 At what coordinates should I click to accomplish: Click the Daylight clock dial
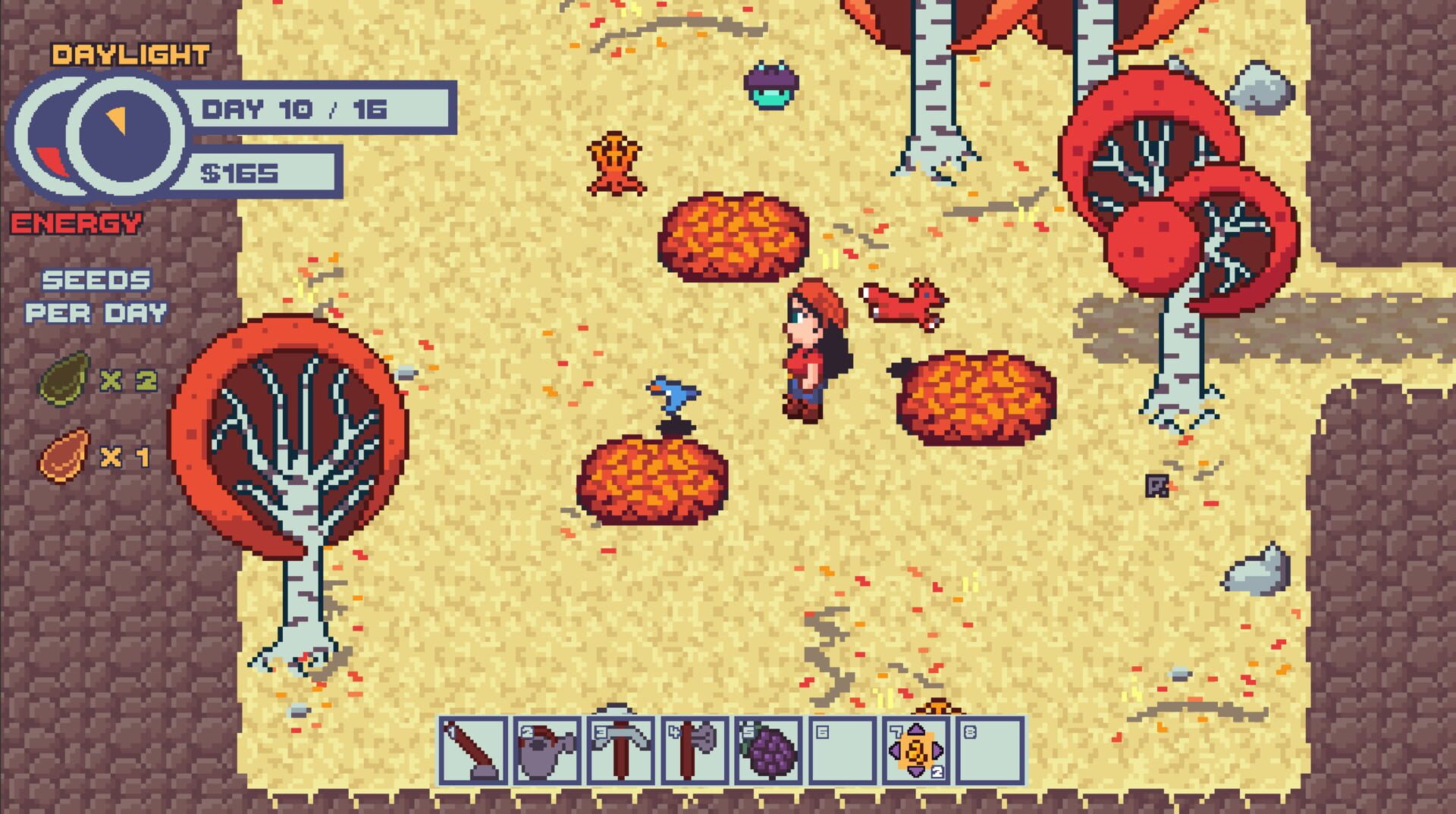[125, 136]
